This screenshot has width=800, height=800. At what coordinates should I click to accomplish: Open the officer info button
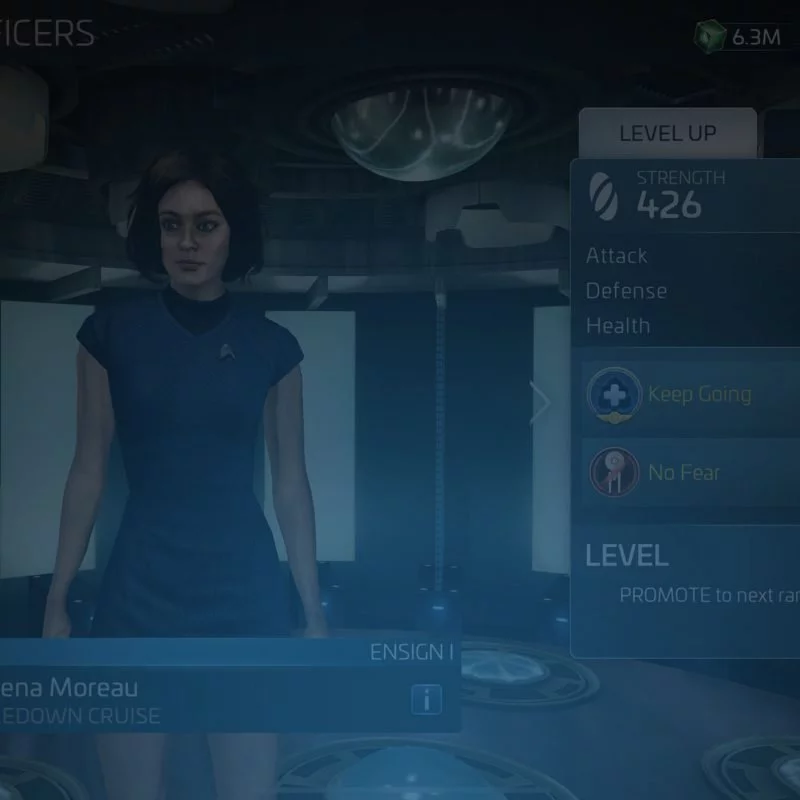click(x=426, y=700)
